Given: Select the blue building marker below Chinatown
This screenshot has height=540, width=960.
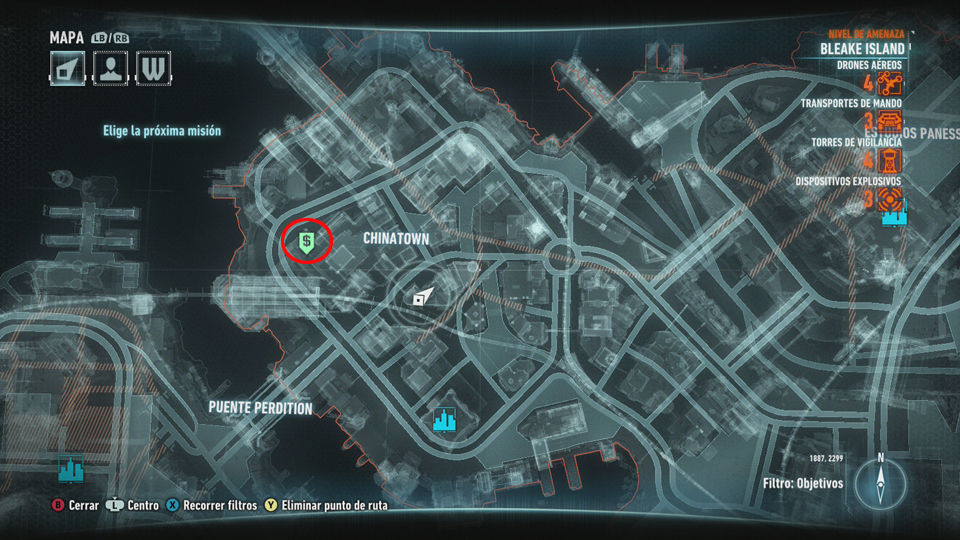Looking at the screenshot, I should click(x=443, y=420).
